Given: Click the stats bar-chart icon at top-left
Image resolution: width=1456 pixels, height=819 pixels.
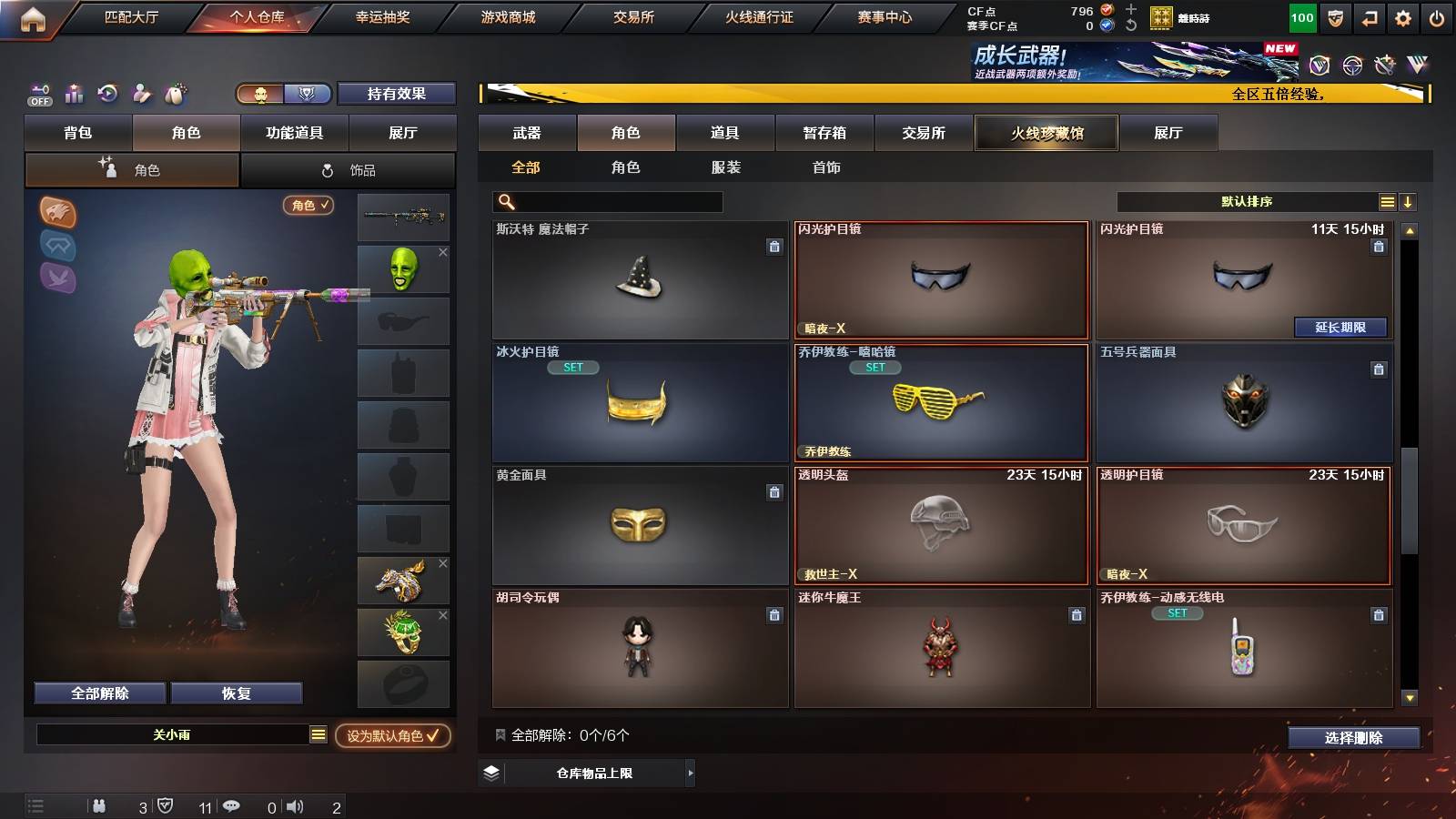Looking at the screenshot, I should [74, 93].
